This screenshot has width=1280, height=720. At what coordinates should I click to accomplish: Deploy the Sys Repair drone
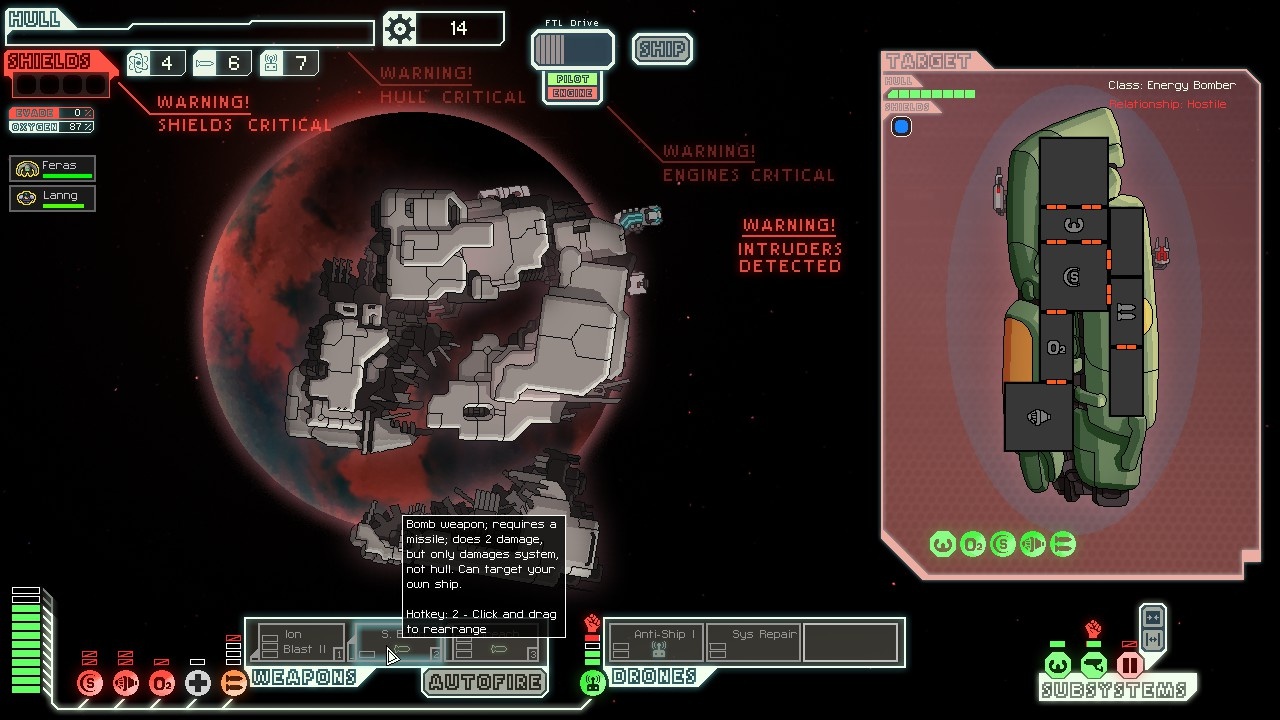(753, 642)
